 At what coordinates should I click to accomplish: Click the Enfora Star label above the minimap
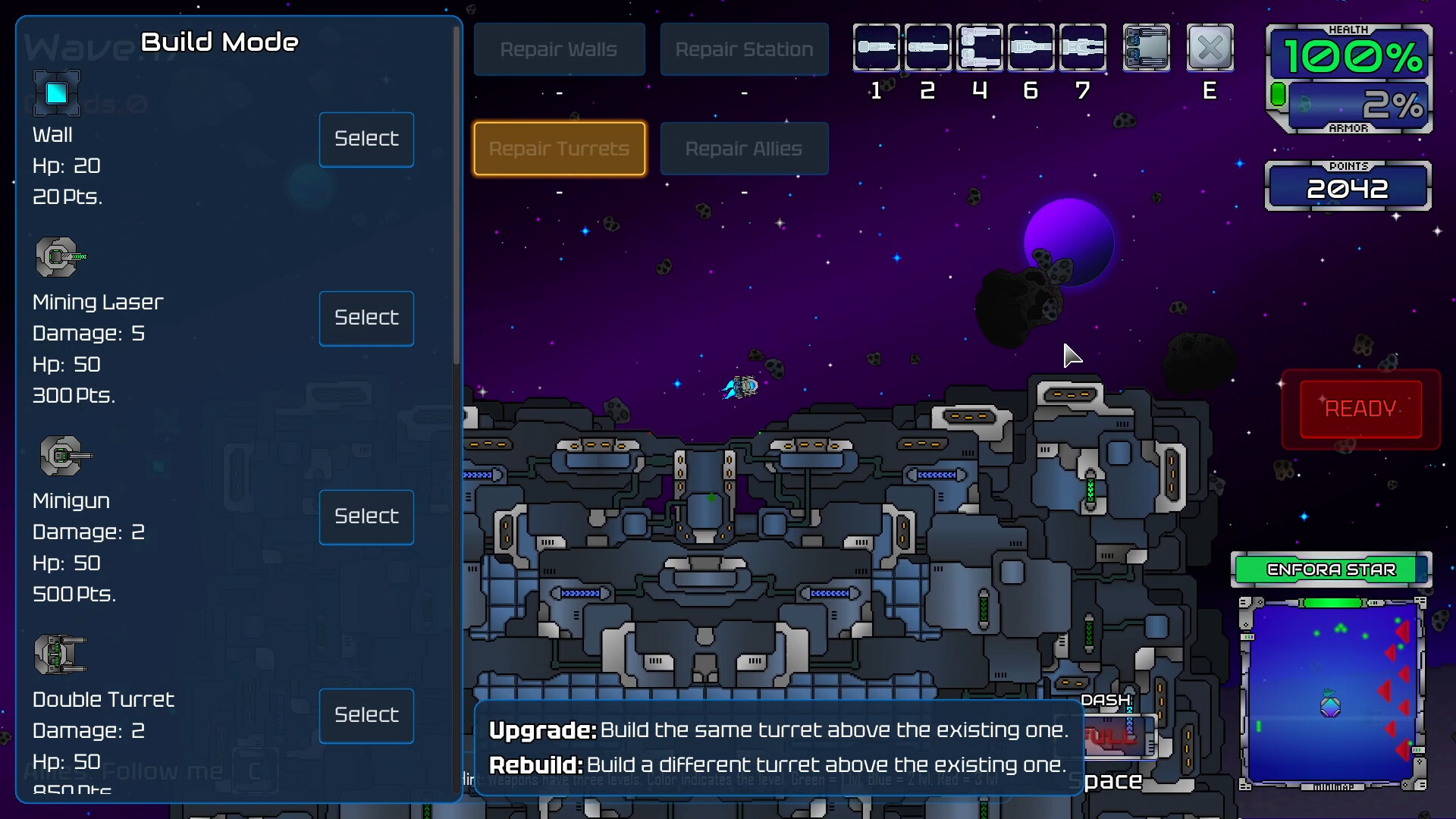[x=1332, y=570]
